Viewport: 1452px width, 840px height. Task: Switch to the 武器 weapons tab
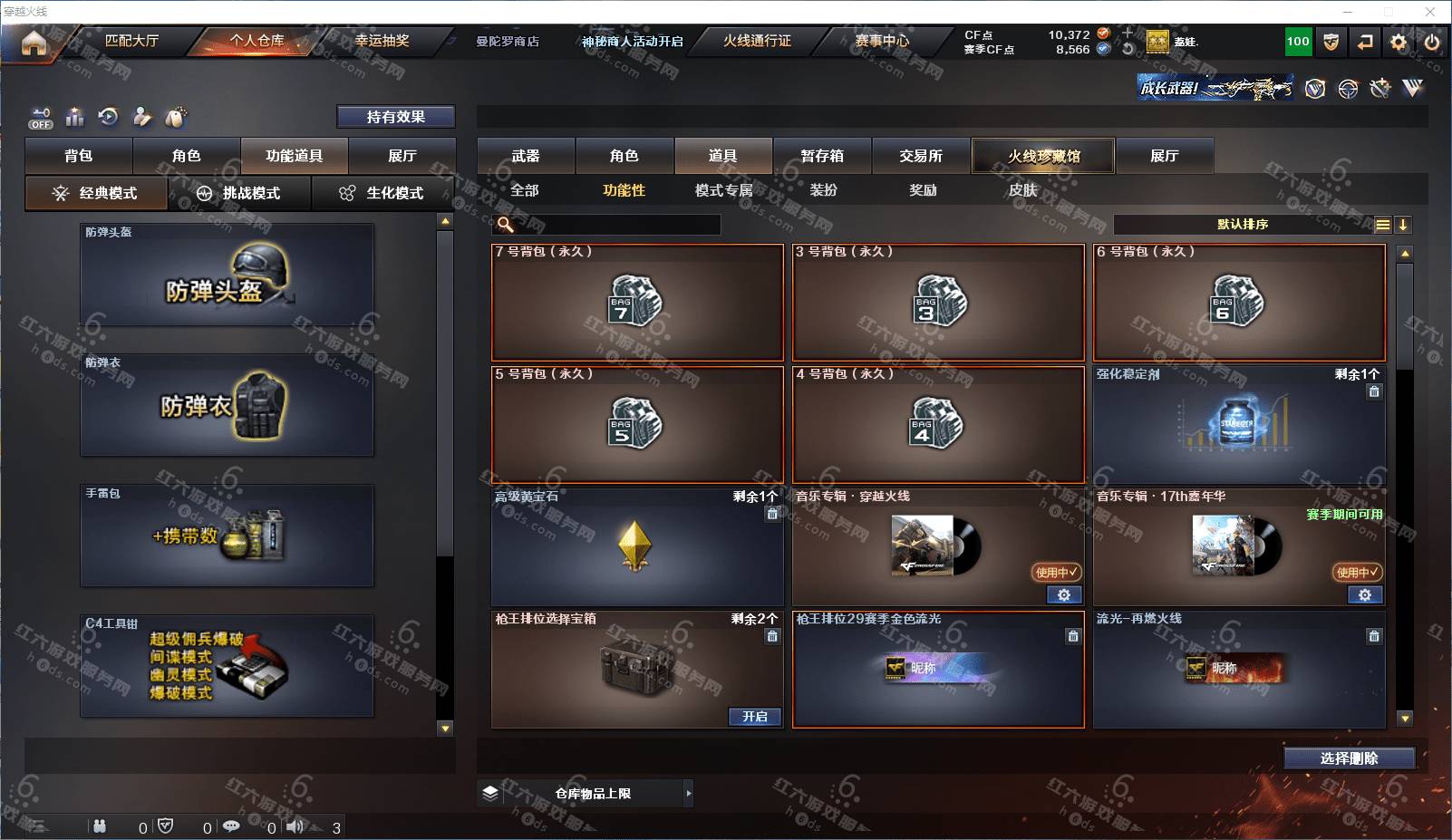(x=526, y=156)
